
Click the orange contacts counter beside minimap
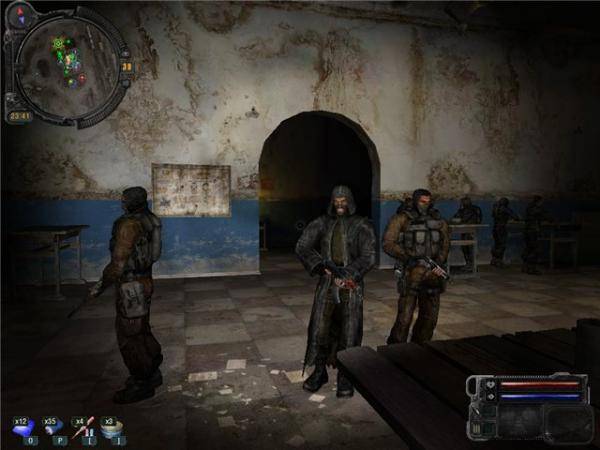[x=127, y=66]
